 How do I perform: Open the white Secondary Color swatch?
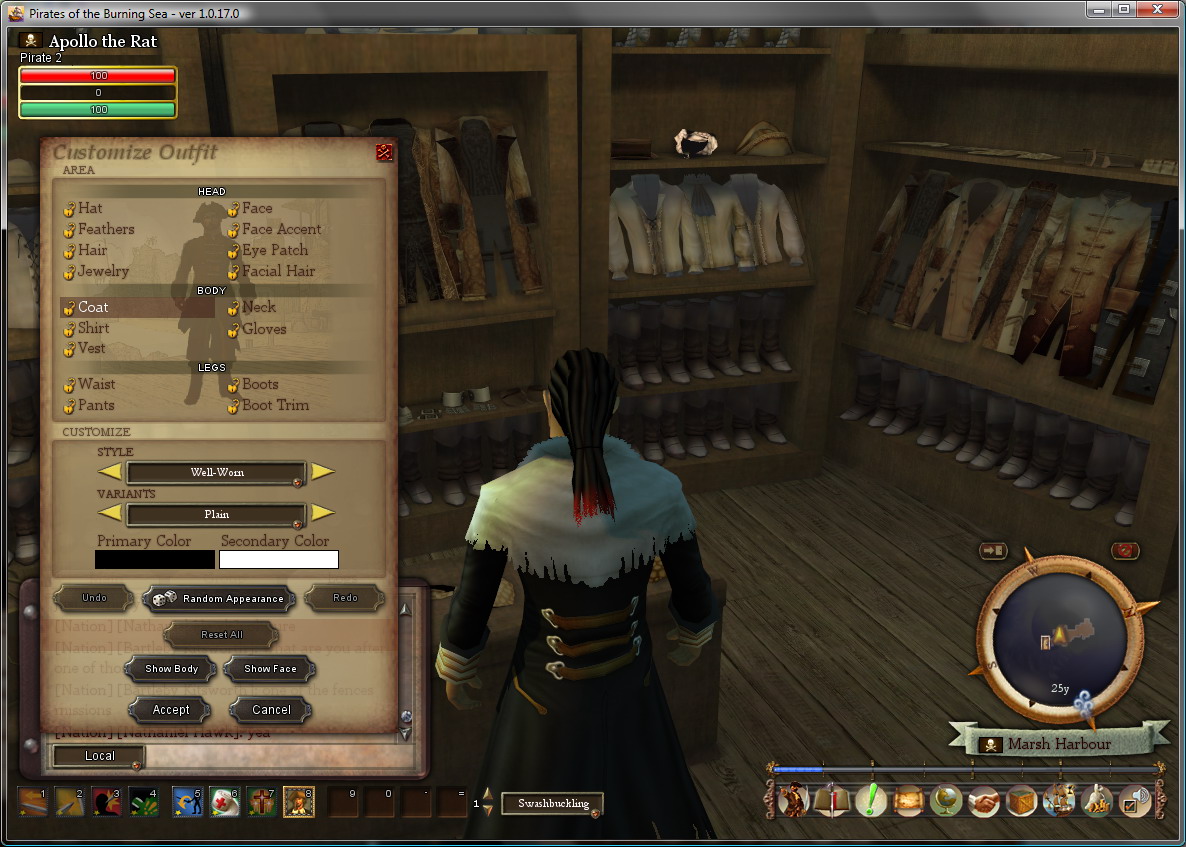click(279, 560)
